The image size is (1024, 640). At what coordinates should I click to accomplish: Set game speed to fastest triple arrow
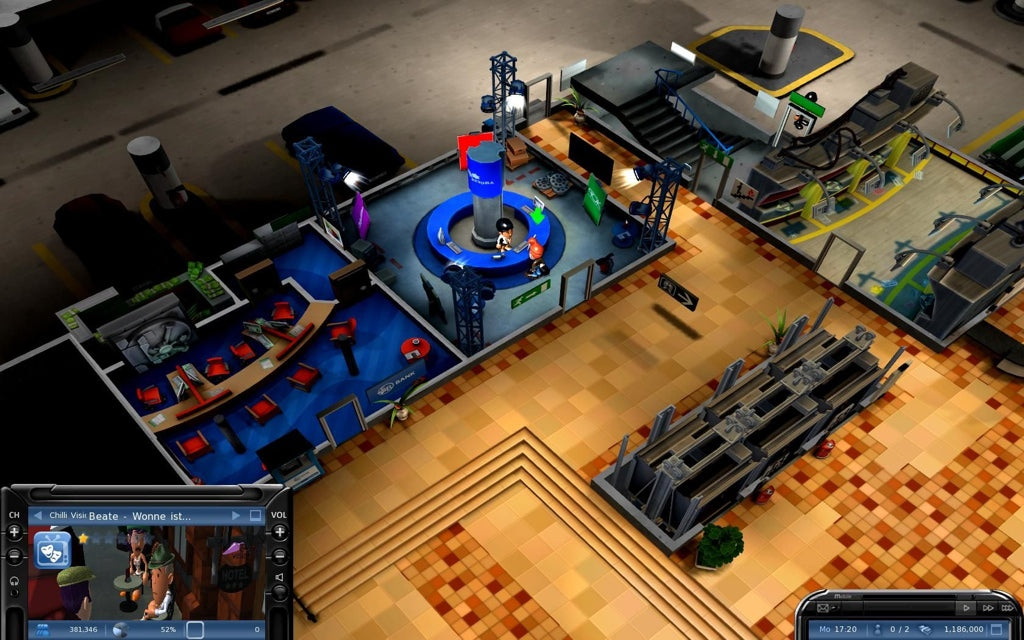1006,608
